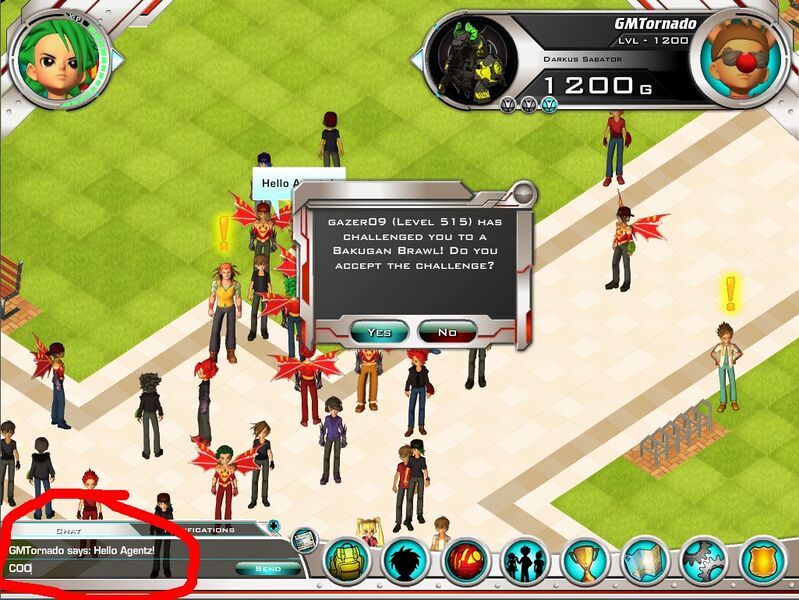Click the Darkus Sabator Bakugan portrait
The image size is (799, 600).
pyautogui.click(x=471, y=62)
